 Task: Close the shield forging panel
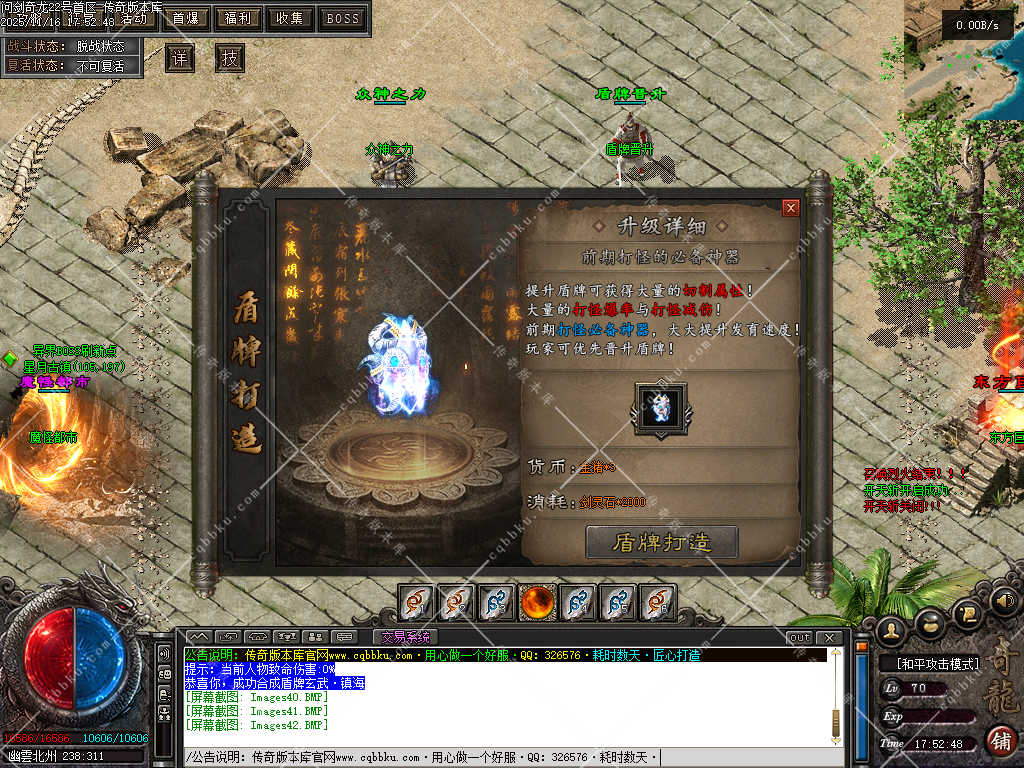pos(791,208)
